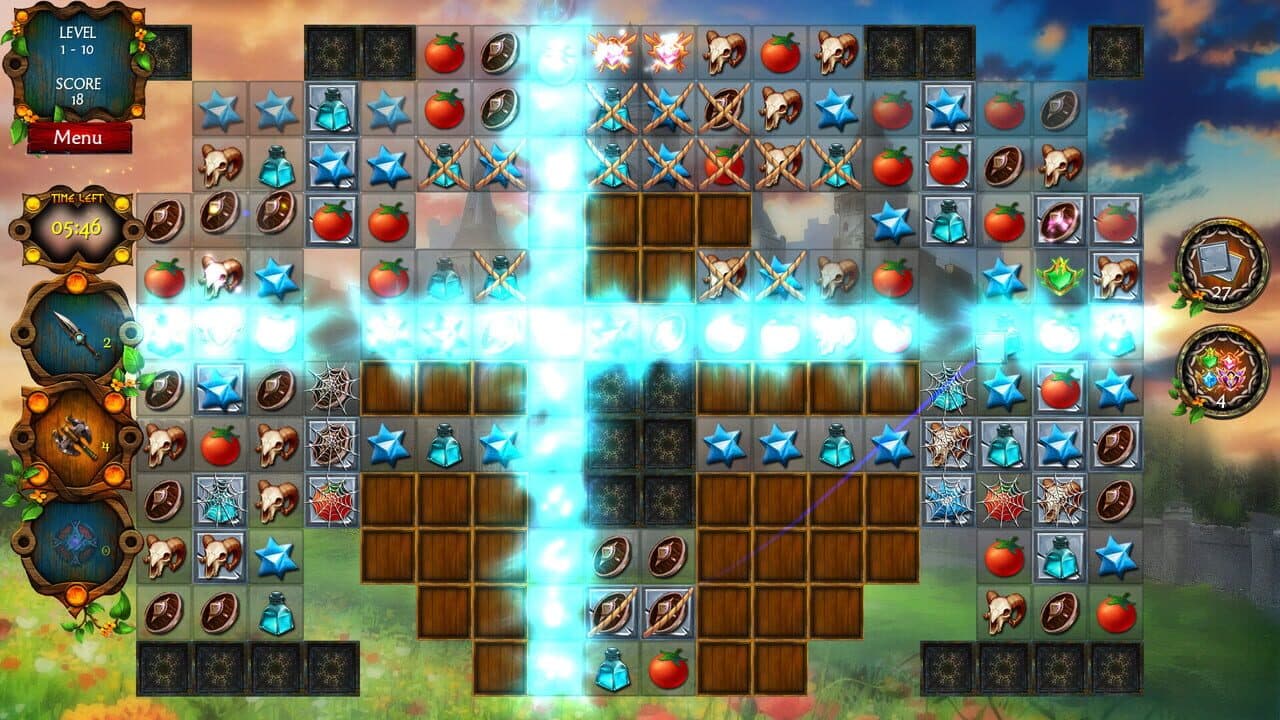Click the Score display showing 18
The image size is (1280, 720).
(x=75, y=95)
